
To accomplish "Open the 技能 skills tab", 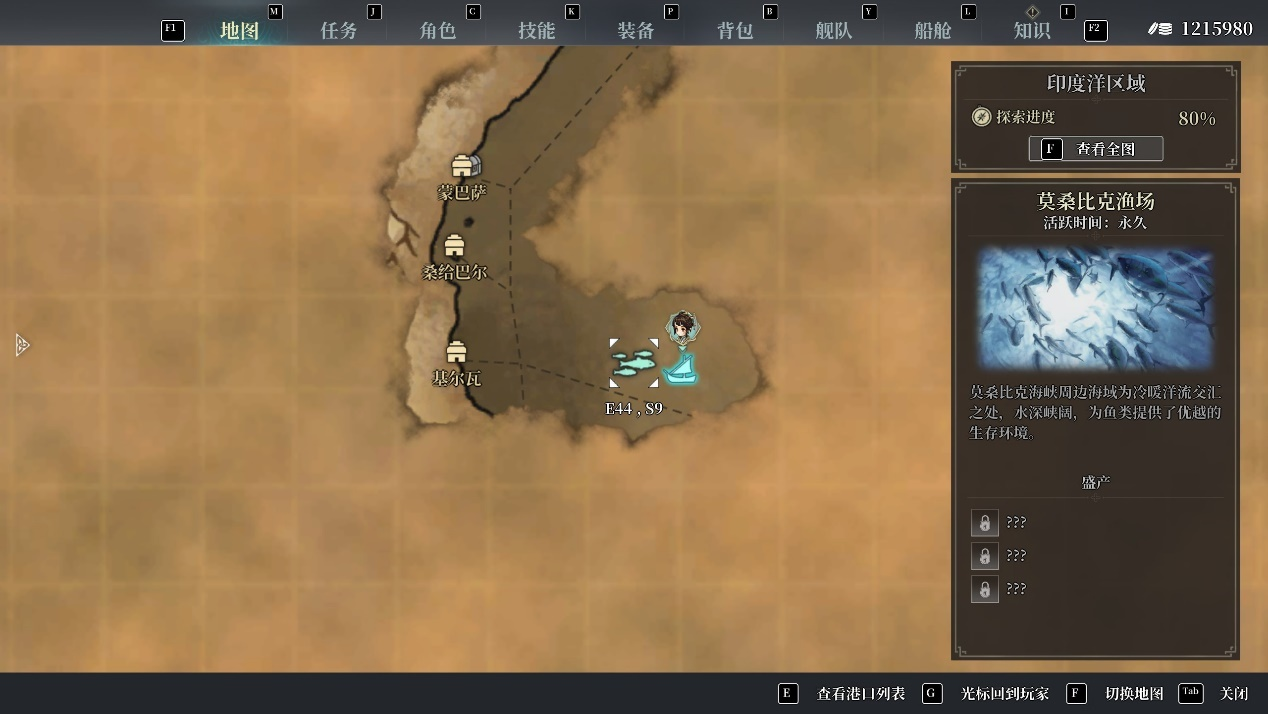I will point(536,30).
